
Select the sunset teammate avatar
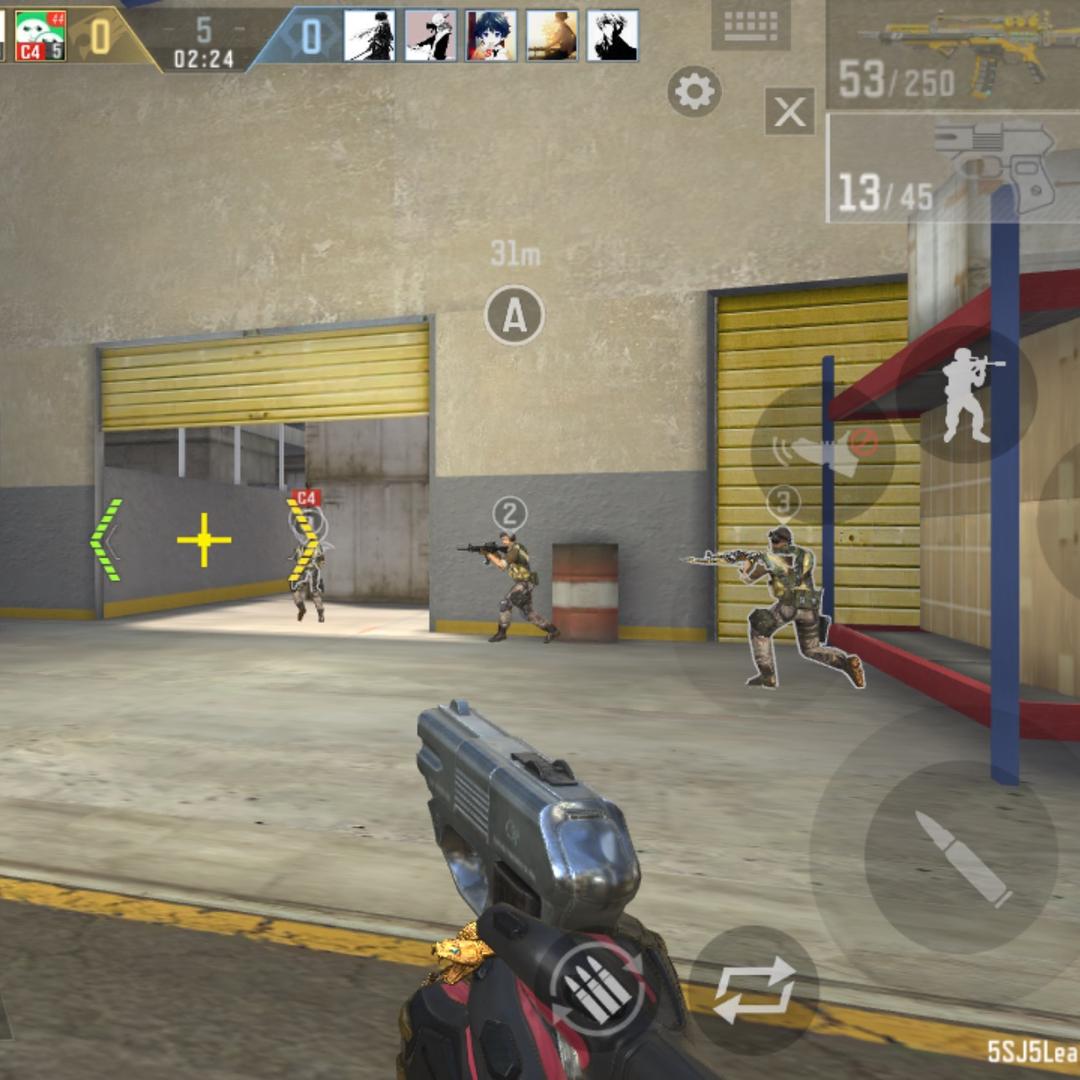pyautogui.click(x=551, y=36)
